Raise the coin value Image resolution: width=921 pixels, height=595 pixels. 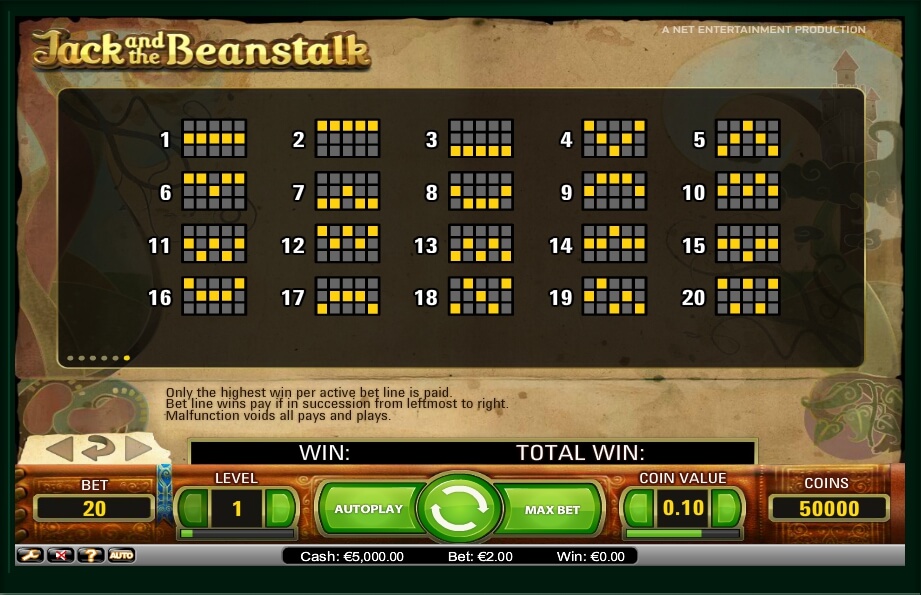pyautogui.click(x=725, y=509)
